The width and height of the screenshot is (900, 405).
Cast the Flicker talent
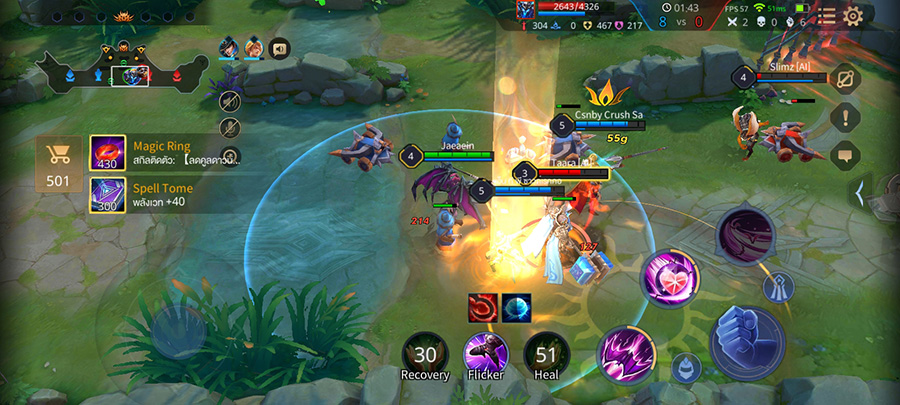[486, 355]
